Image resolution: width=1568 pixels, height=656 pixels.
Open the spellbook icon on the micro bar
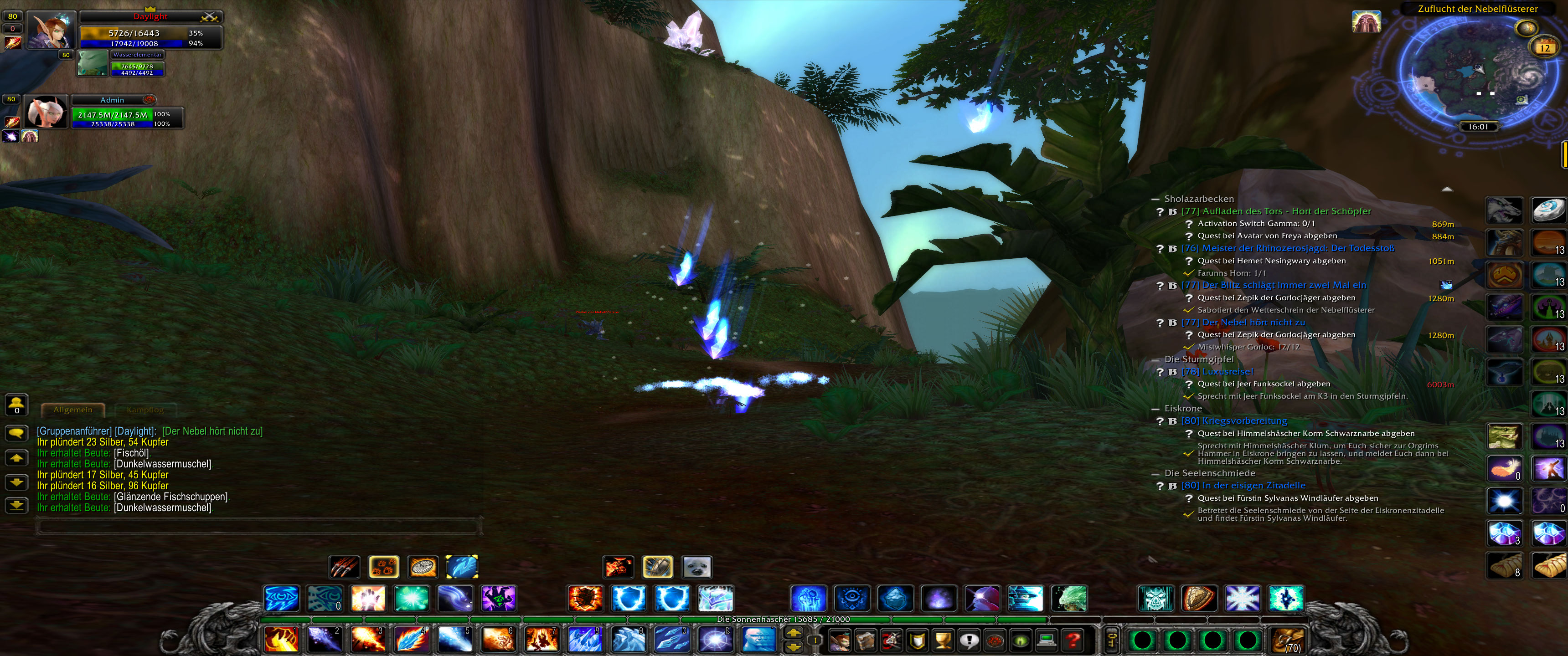point(866,641)
